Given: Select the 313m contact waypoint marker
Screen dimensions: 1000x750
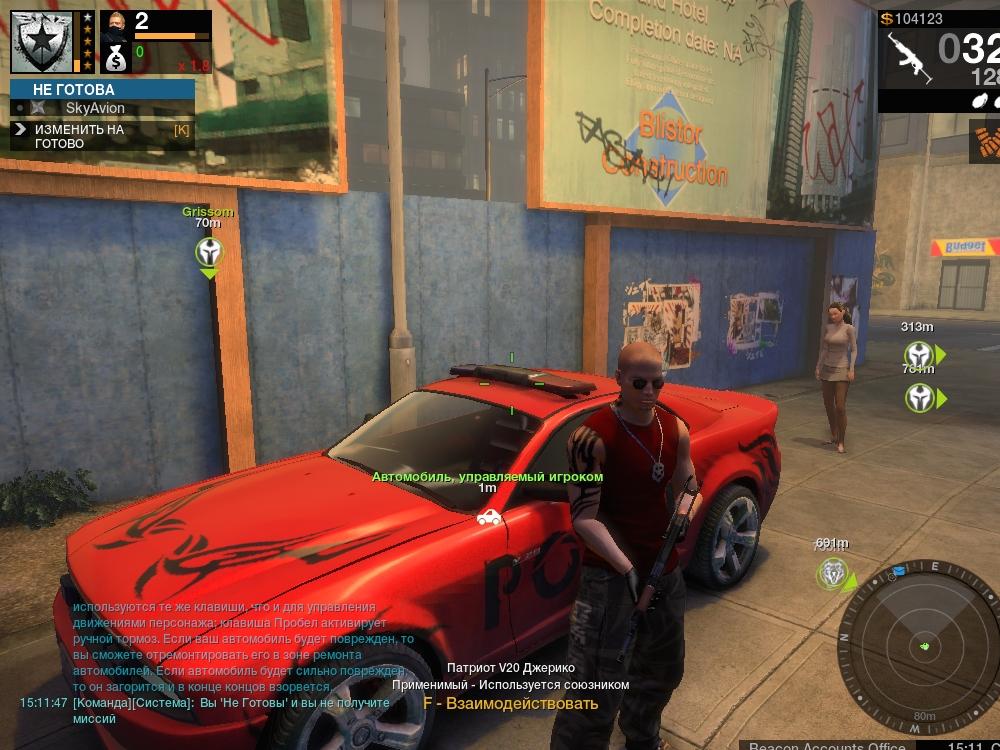Looking at the screenshot, I should coord(918,355).
